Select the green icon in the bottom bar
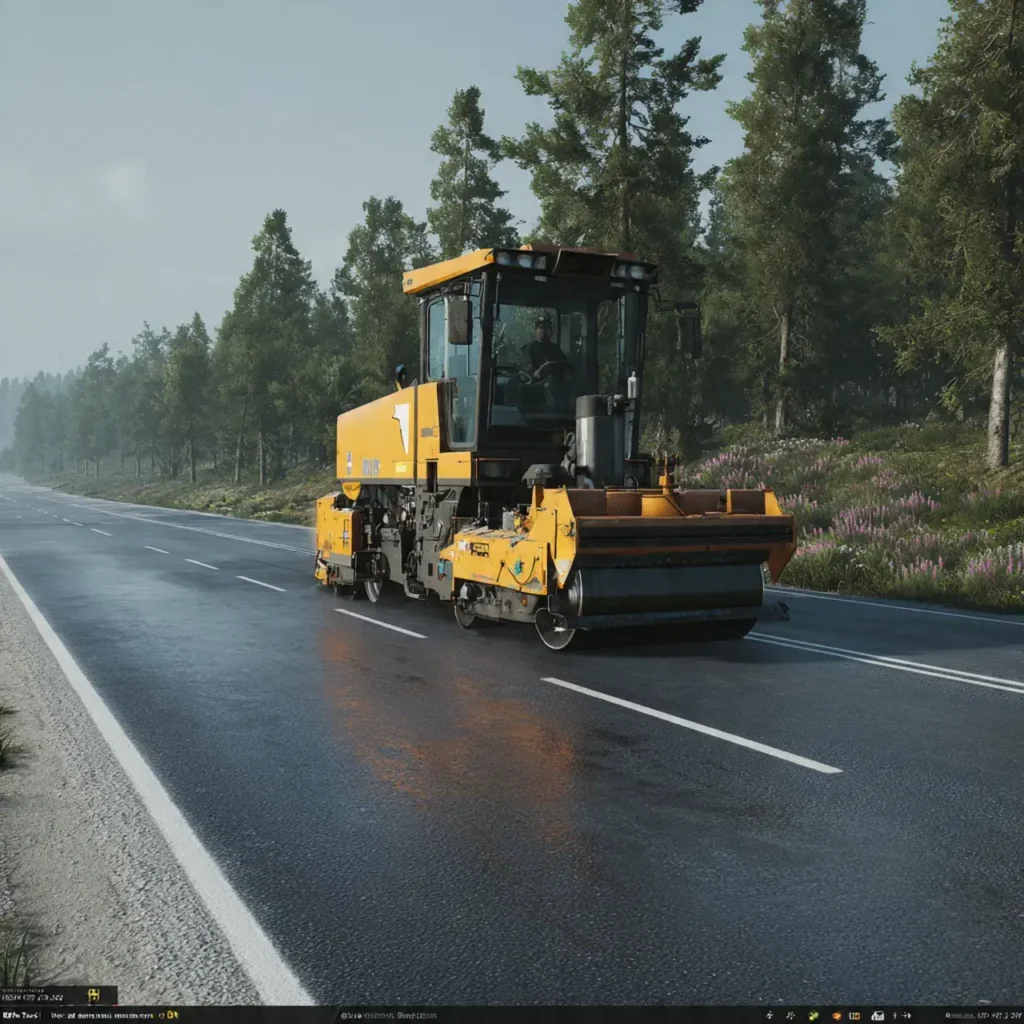The width and height of the screenshot is (1024, 1024). pyautogui.click(x=813, y=1016)
